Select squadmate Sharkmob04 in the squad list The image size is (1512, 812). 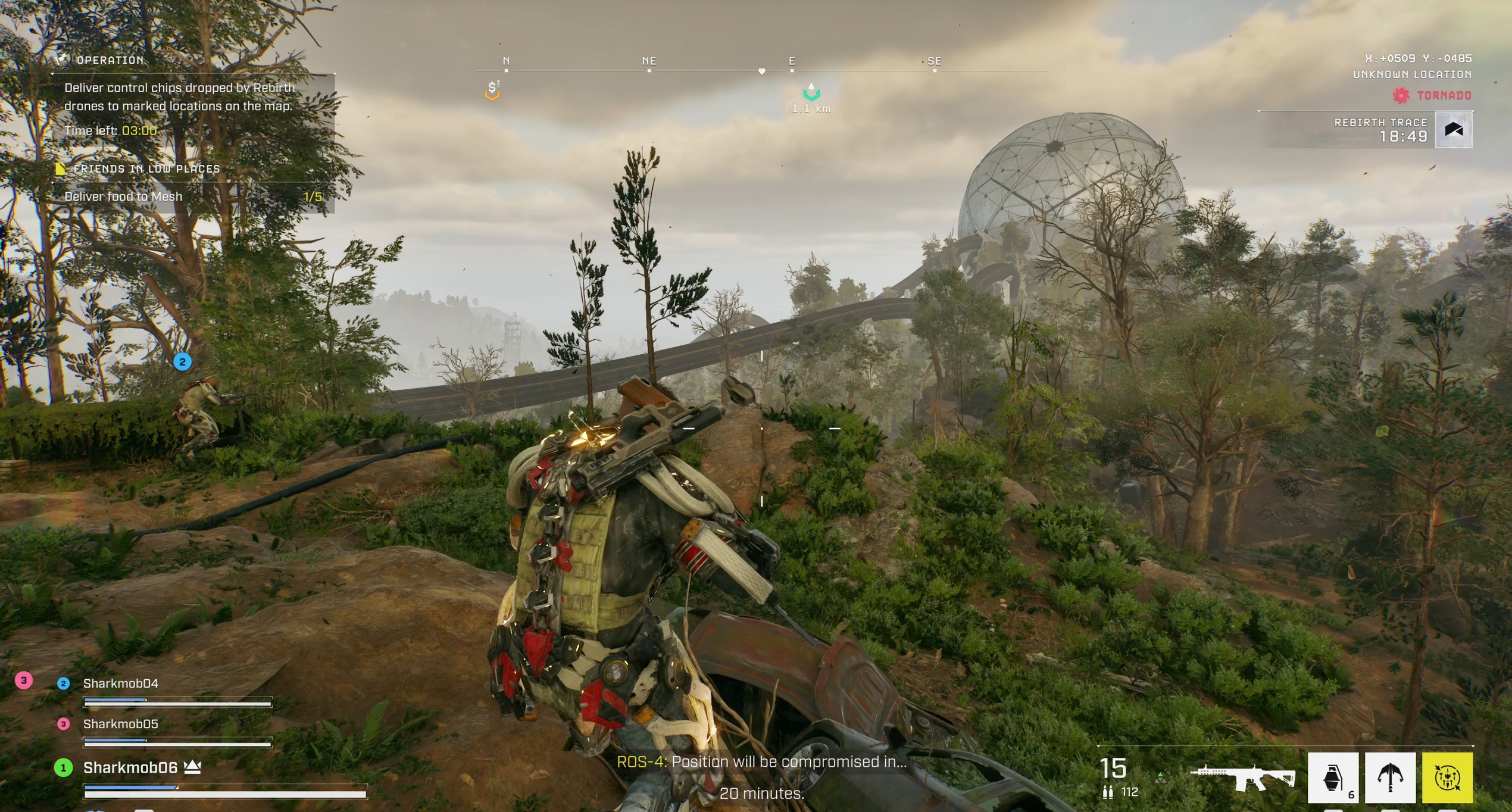point(121,683)
